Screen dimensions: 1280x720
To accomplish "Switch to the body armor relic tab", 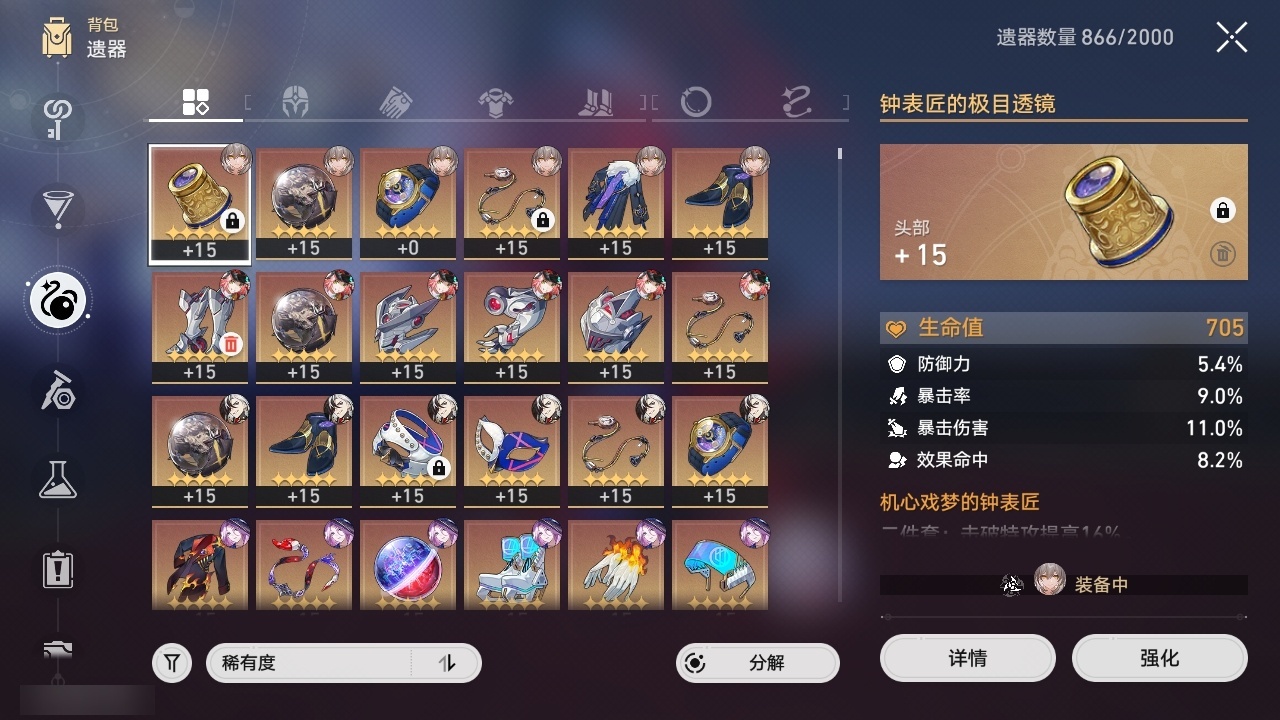I will 497,98.
